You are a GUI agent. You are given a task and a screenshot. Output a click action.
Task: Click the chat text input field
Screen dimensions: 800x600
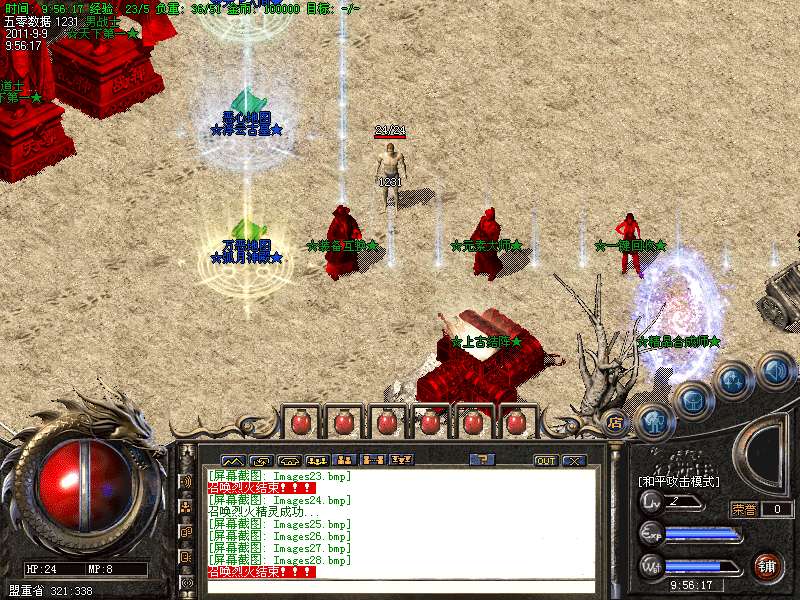(400, 587)
